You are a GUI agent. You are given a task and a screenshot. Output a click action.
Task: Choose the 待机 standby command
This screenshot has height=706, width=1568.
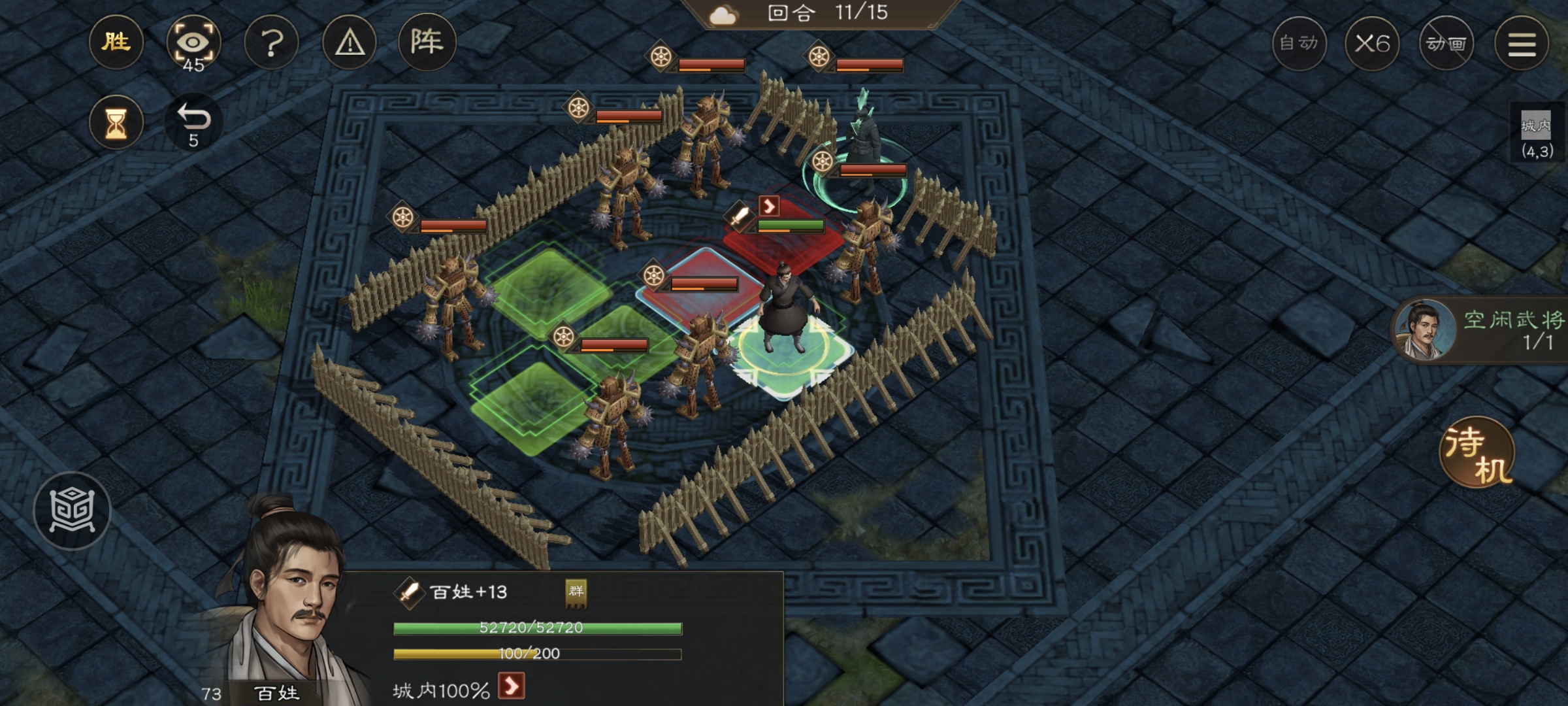tap(1477, 452)
